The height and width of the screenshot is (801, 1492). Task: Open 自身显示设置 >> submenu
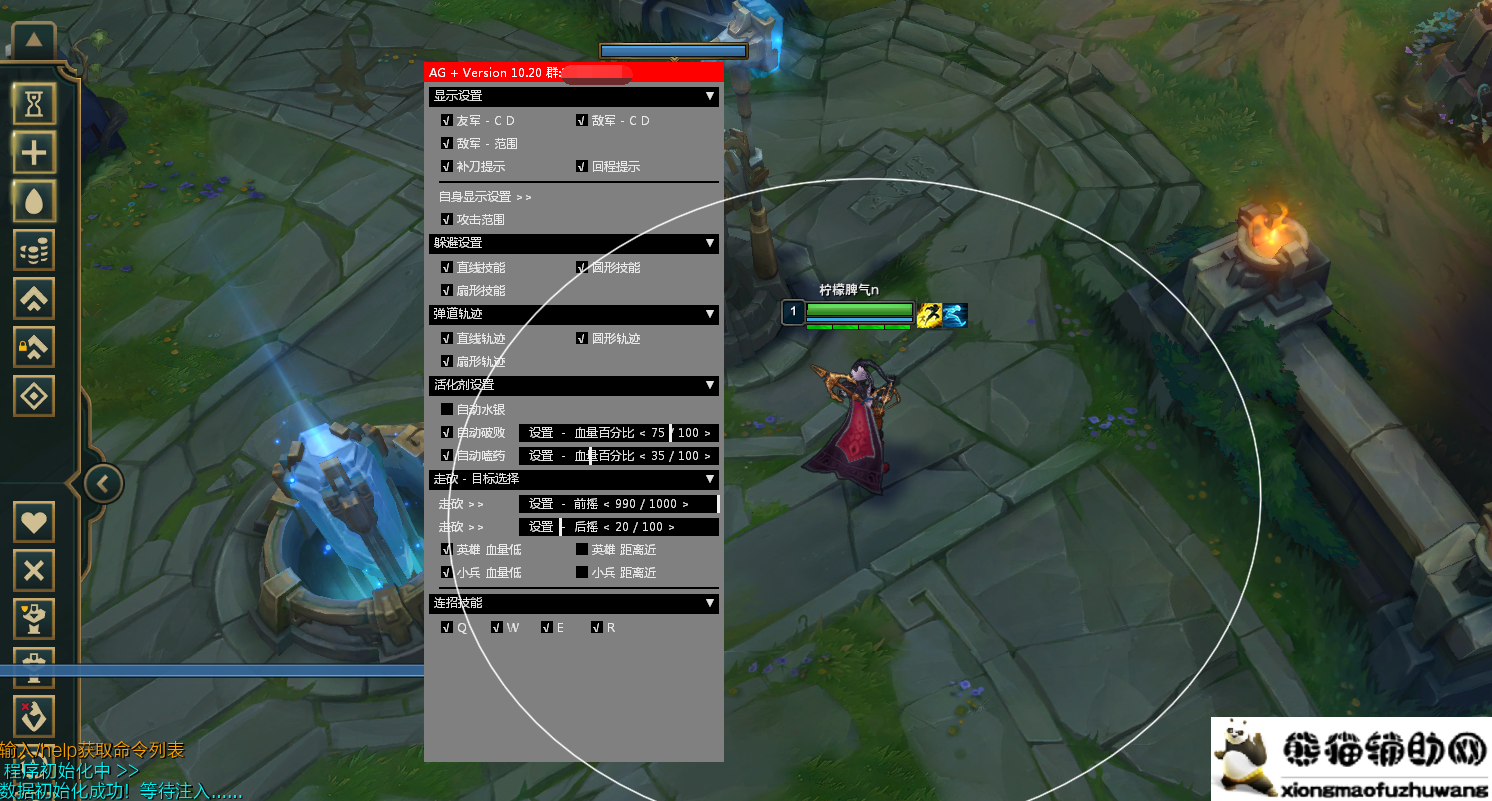point(486,196)
